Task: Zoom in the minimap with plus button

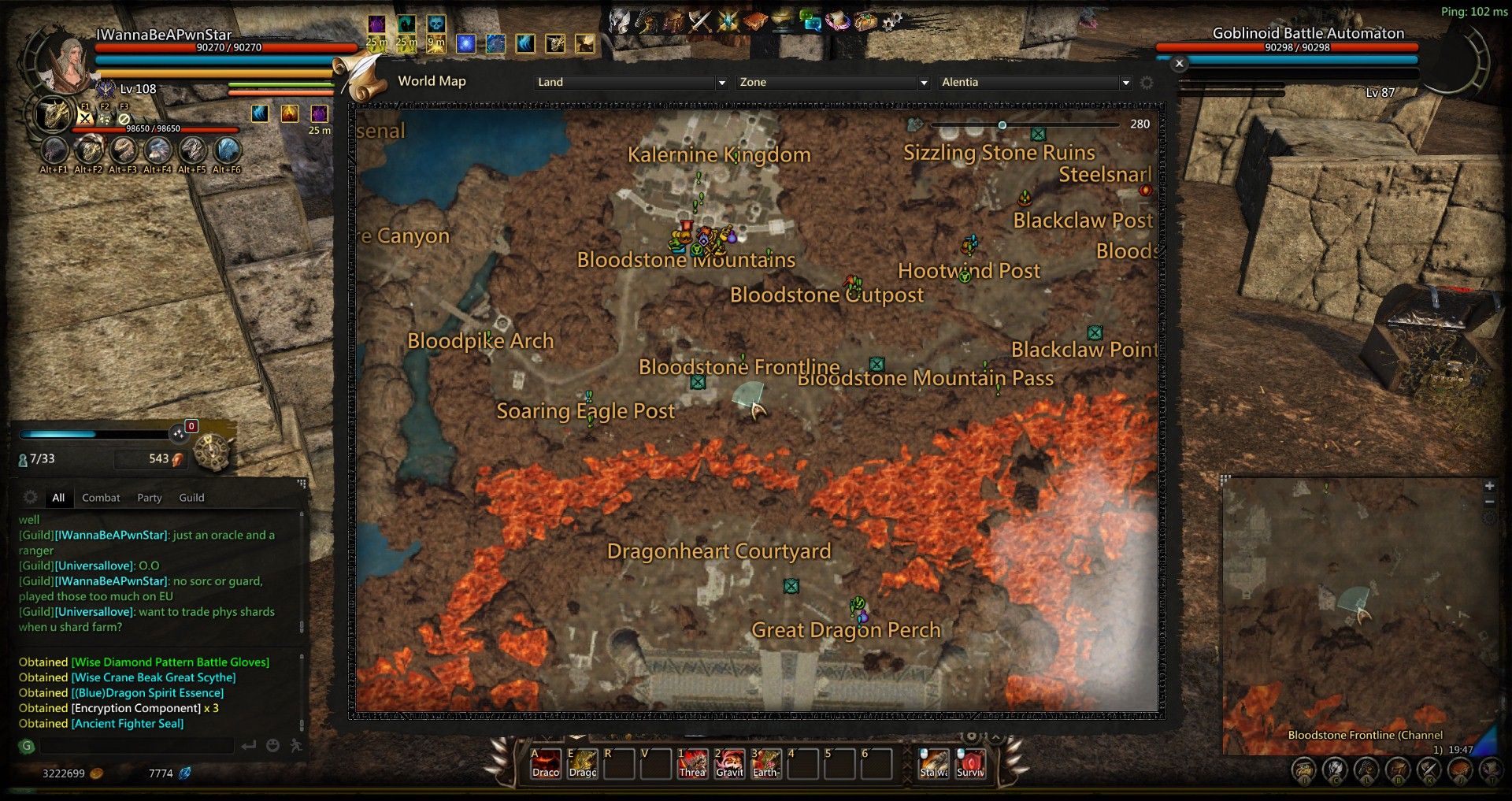Action: [1489, 486]
